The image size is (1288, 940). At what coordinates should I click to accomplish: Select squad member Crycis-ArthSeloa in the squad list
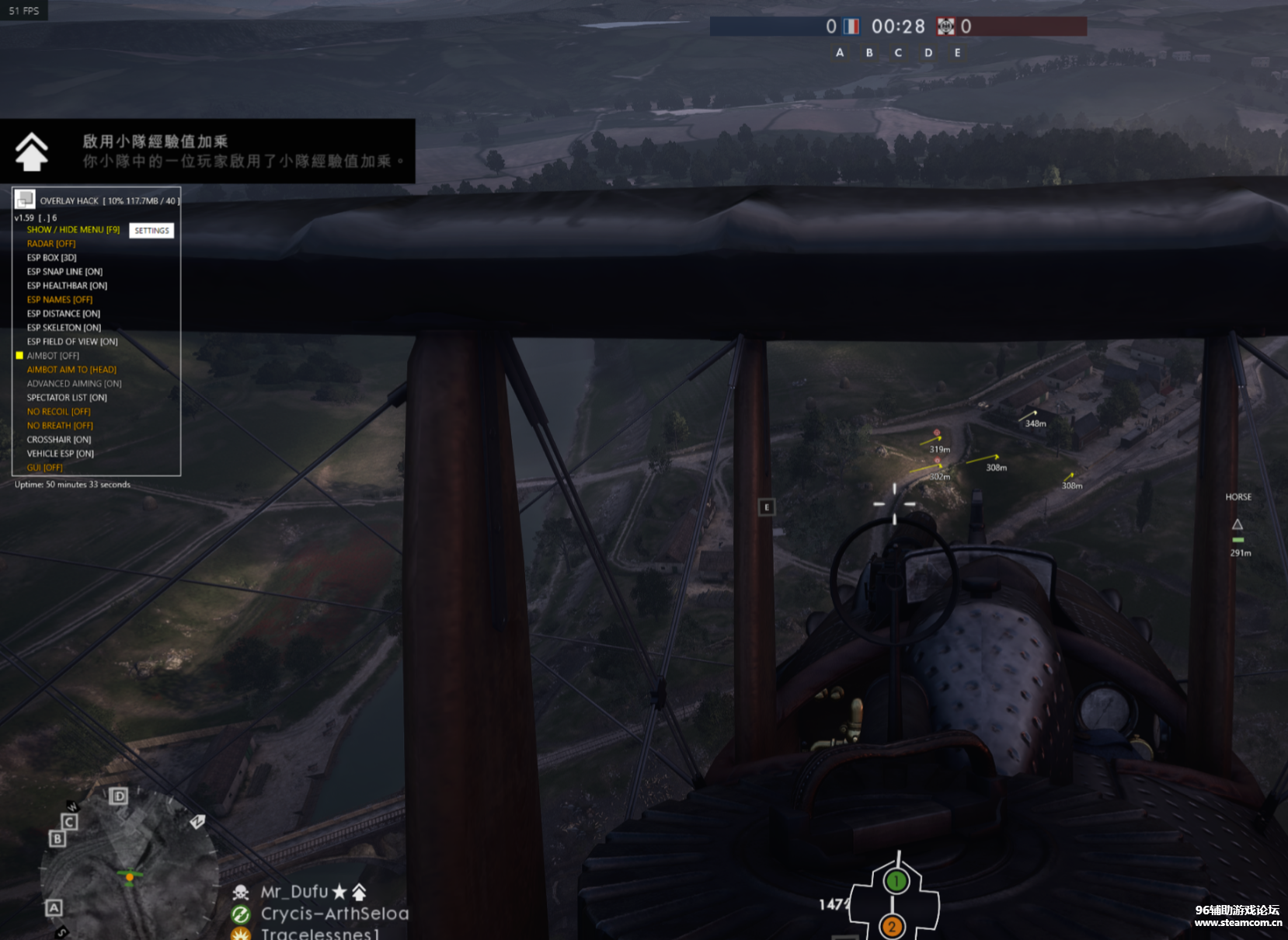click(334, 914)
